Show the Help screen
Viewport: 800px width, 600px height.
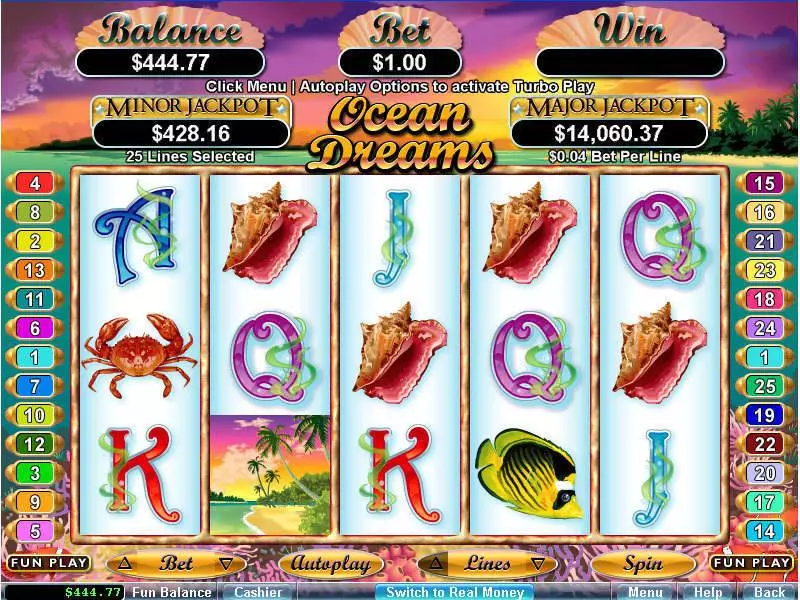click(707, 592)
